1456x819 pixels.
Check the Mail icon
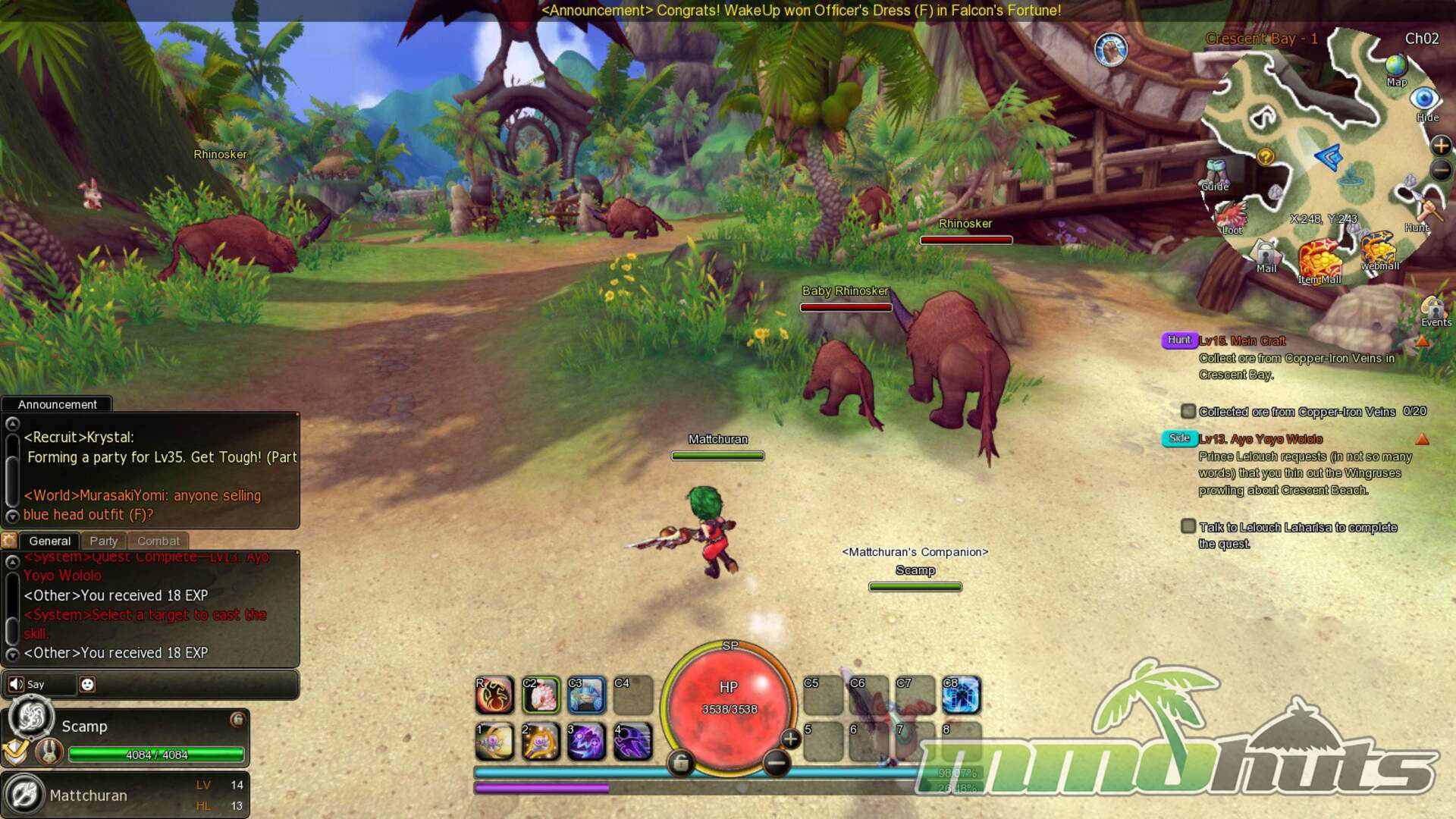point(1266,255)
